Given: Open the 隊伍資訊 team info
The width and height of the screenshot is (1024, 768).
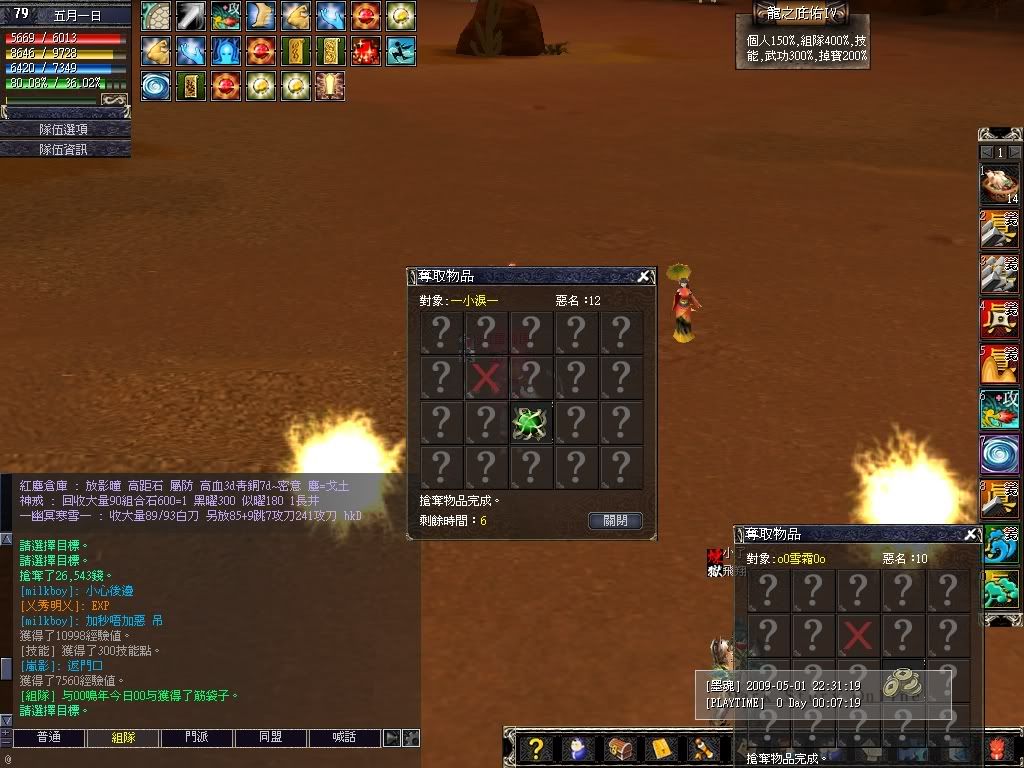Looking at the screenshot, I should [x=65, y=149].
